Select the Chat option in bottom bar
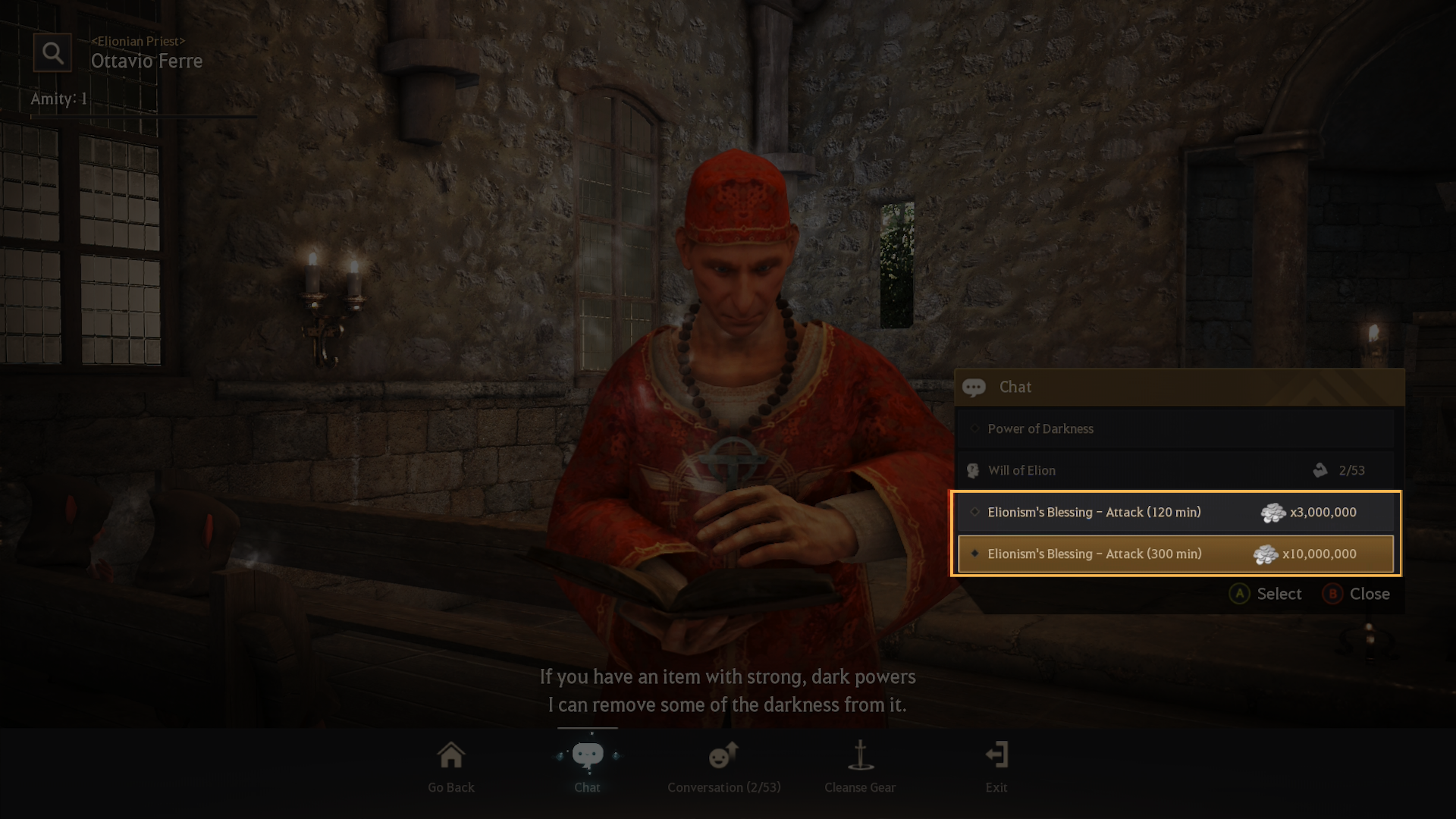Viewport: 1456px width, 819px height. pyautogui.click(x=588, y=767)
